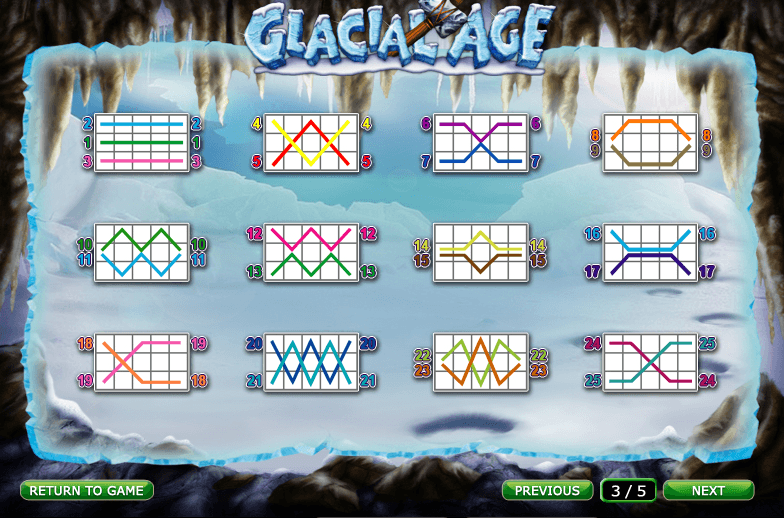The image size is (784, 518).
Task: Advance with the Next button
Action: pos(708,490)
